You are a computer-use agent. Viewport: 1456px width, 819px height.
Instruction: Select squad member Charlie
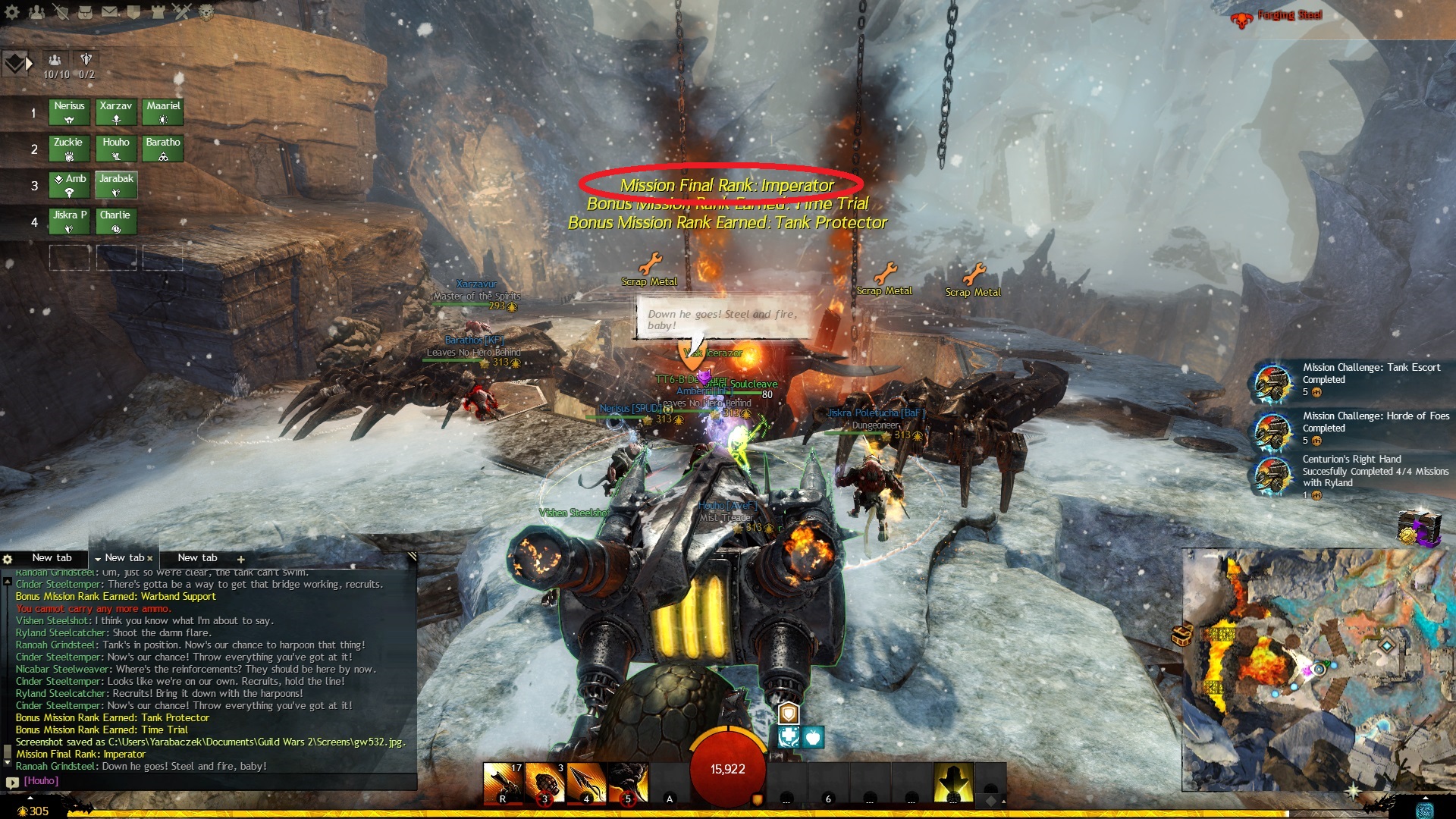[x=116, y=221]
